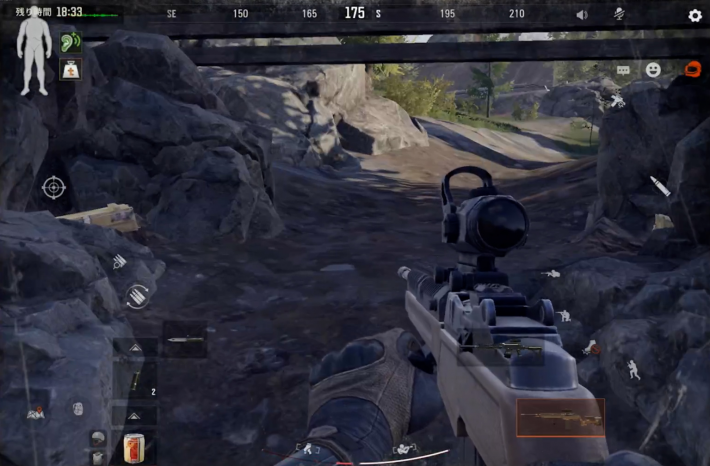The height and width of the screenshot is (466, 710).
Task: Tap the crosshair aim button
Action: click(x=54, y=187)
